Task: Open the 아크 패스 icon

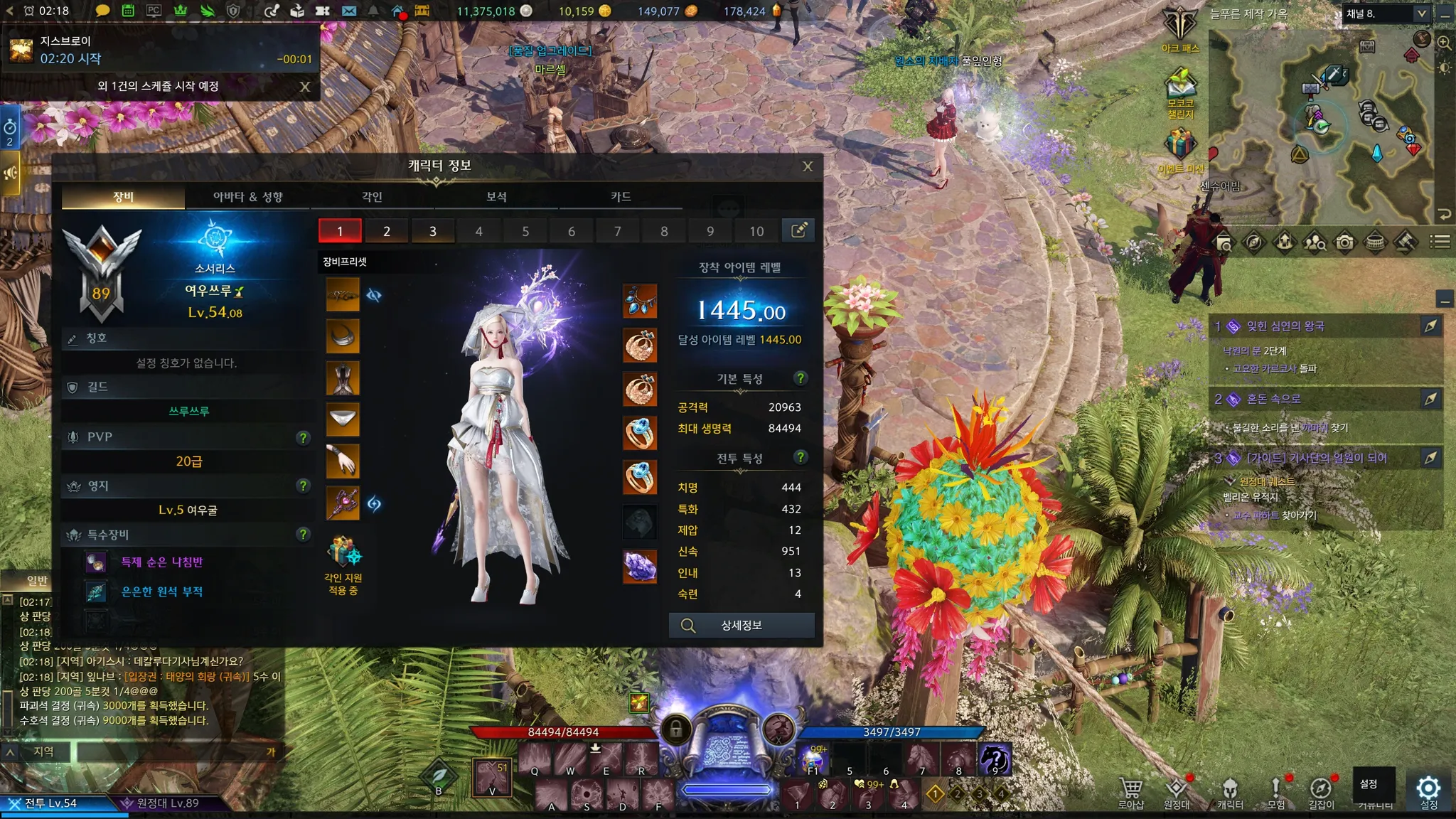Action: [x=1180, y=28]
